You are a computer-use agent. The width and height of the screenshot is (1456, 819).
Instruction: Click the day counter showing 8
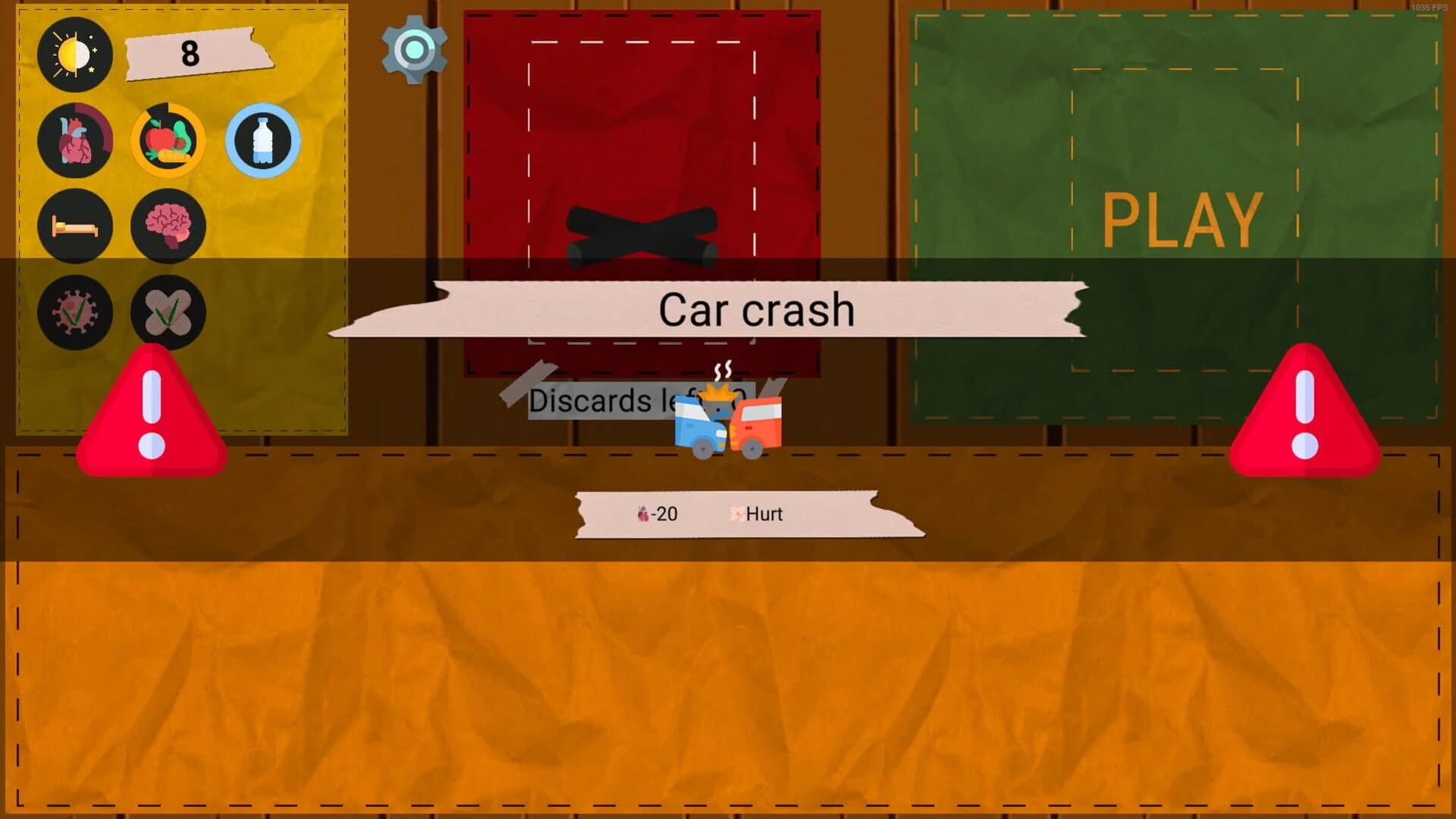click(189, 54)
